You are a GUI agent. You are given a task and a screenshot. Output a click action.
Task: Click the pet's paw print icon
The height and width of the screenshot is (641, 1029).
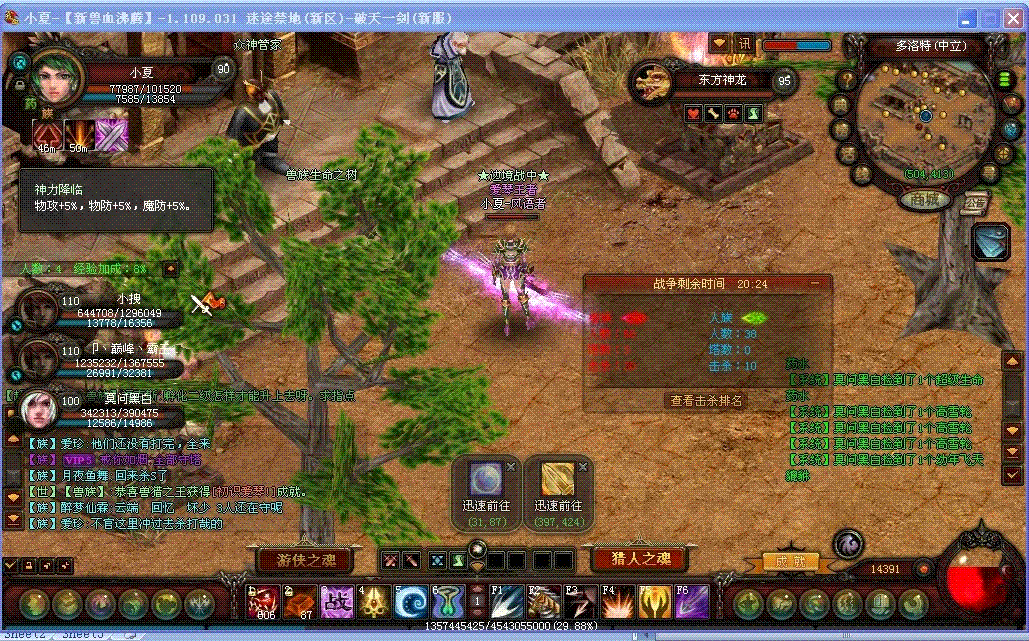point(733,114)
